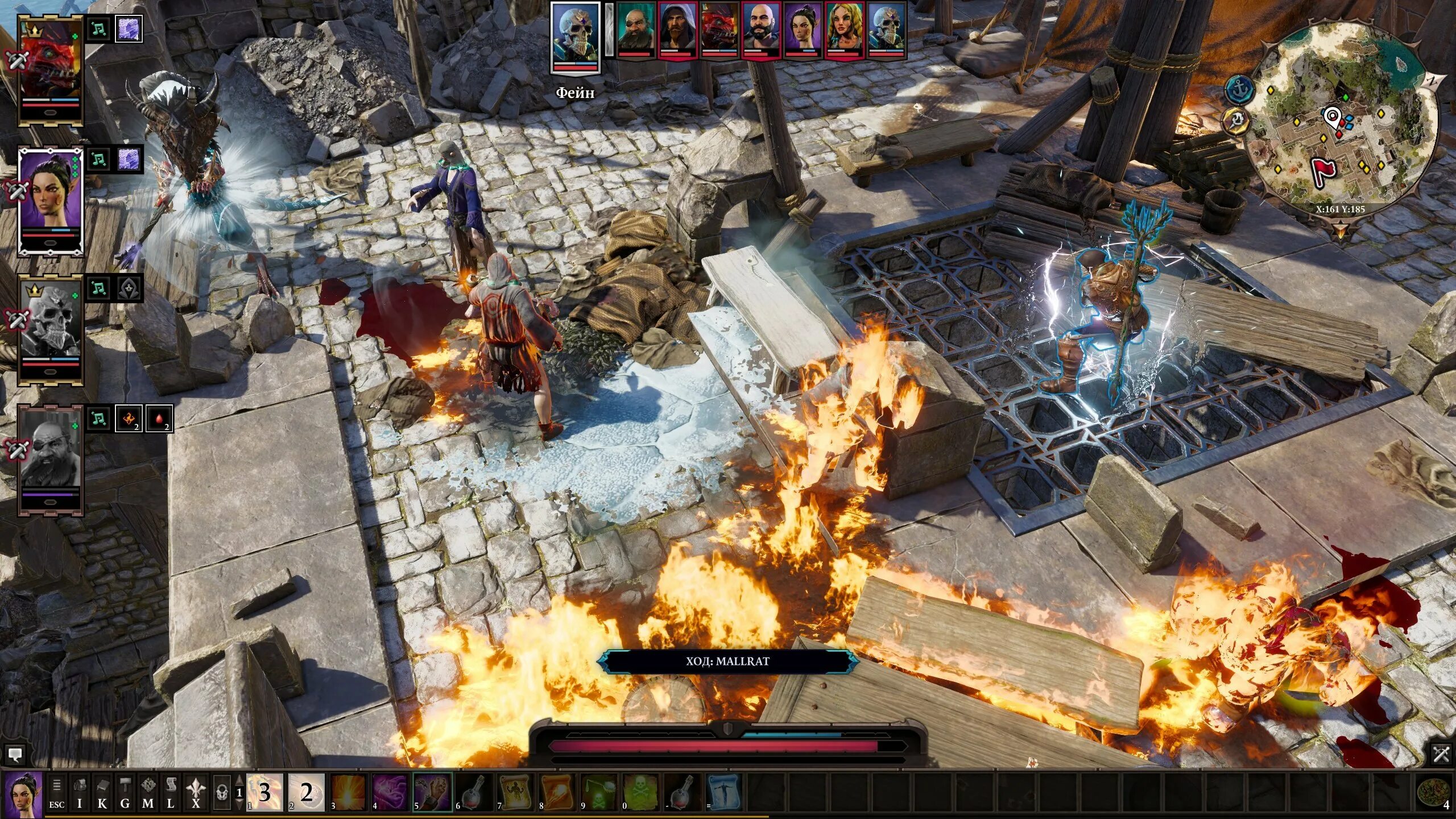Screen dimensions: 1456x819
Task: Use the blue figure scroll in hotbar
Action: pyautogui.click(x=725, y=792)
